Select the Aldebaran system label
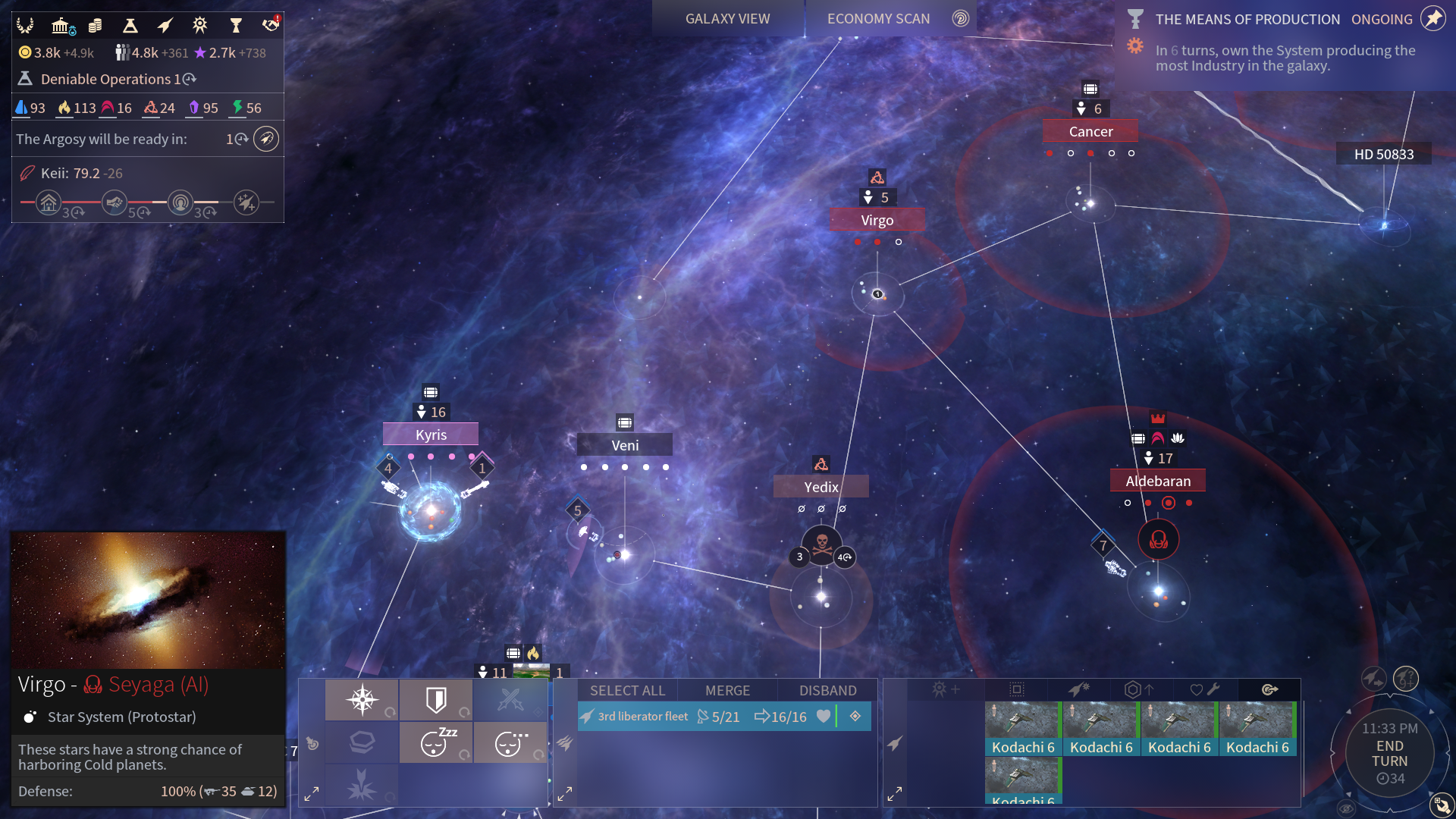The height and width of the screenshot is (819, 1456). pos(1158,481)
